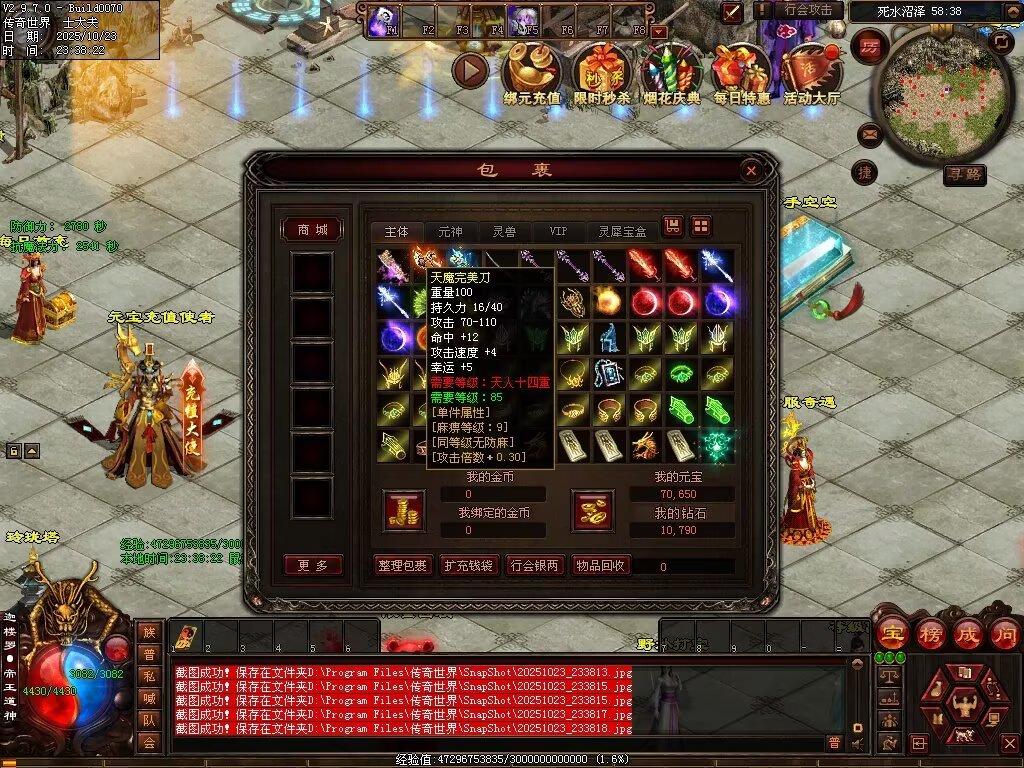1024x768 pixels.
Task: Activate the F1 hotbar skill
Action: pyautogui.click(x=382, y=21)
